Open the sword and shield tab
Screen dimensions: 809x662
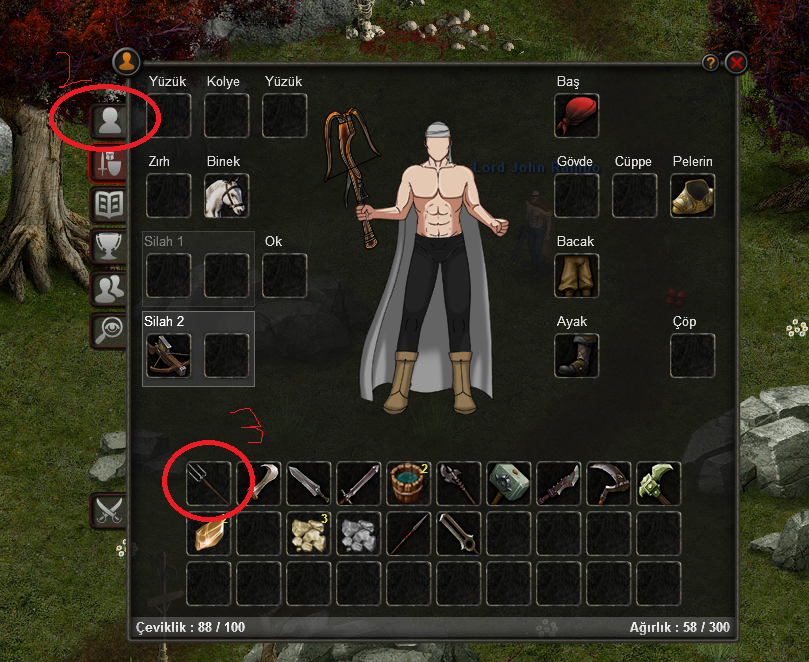[x=108, y=164]
